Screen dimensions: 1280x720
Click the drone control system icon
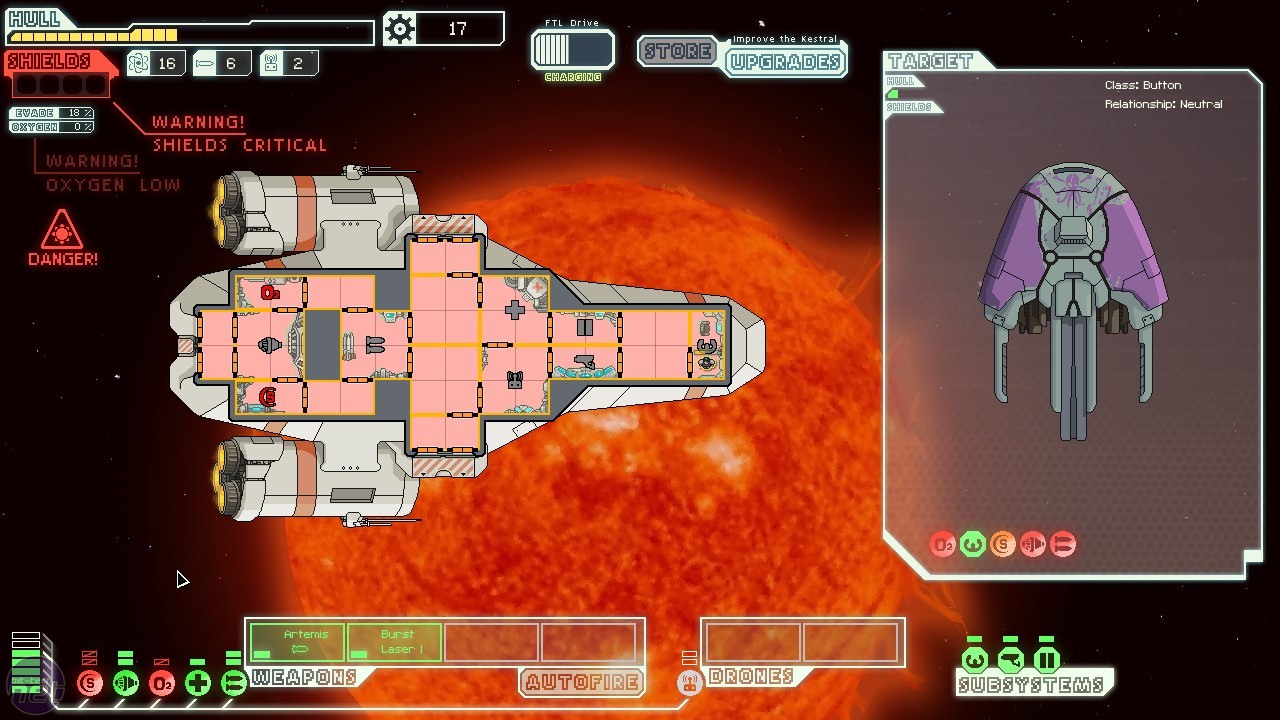click(x=689, y=684)
